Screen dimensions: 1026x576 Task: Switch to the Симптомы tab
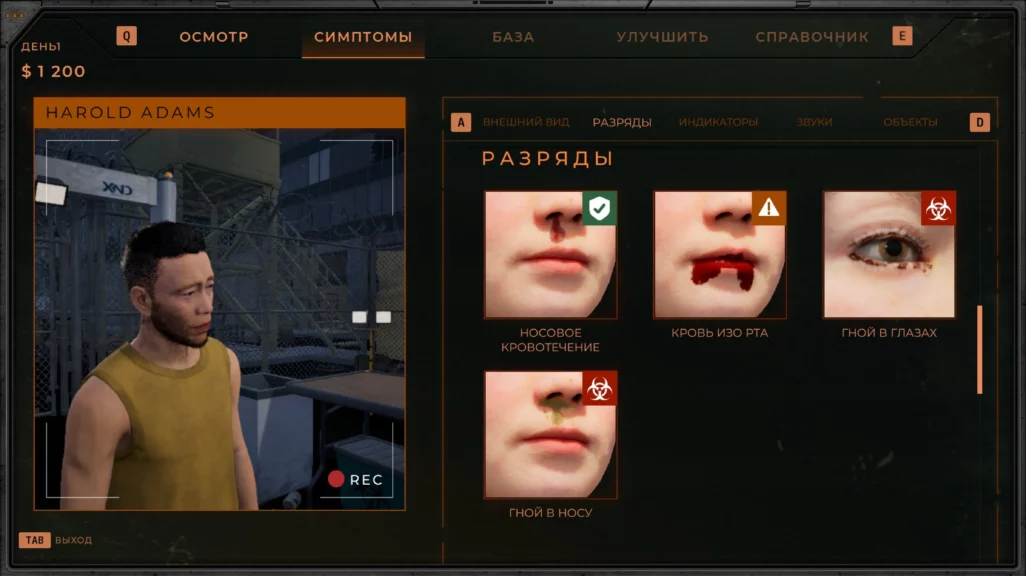[x=363, y=37]
